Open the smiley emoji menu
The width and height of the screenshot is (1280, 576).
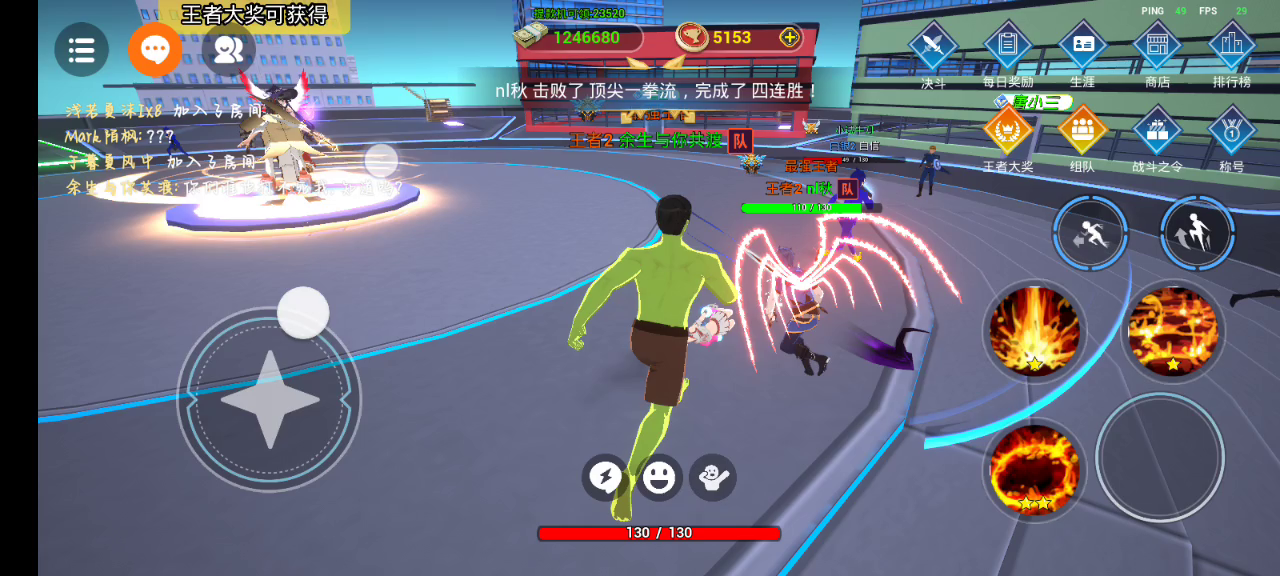pos(659,478)
